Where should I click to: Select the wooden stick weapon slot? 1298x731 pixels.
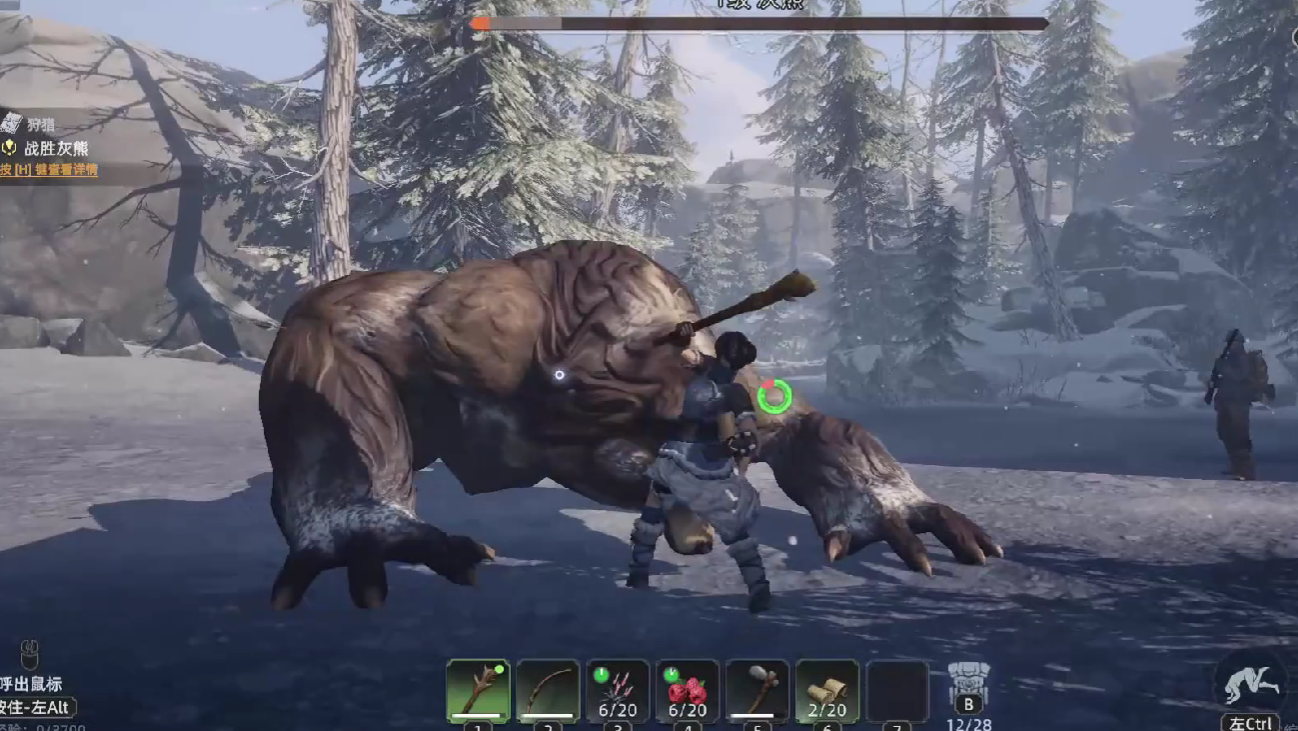pos(478,690)
